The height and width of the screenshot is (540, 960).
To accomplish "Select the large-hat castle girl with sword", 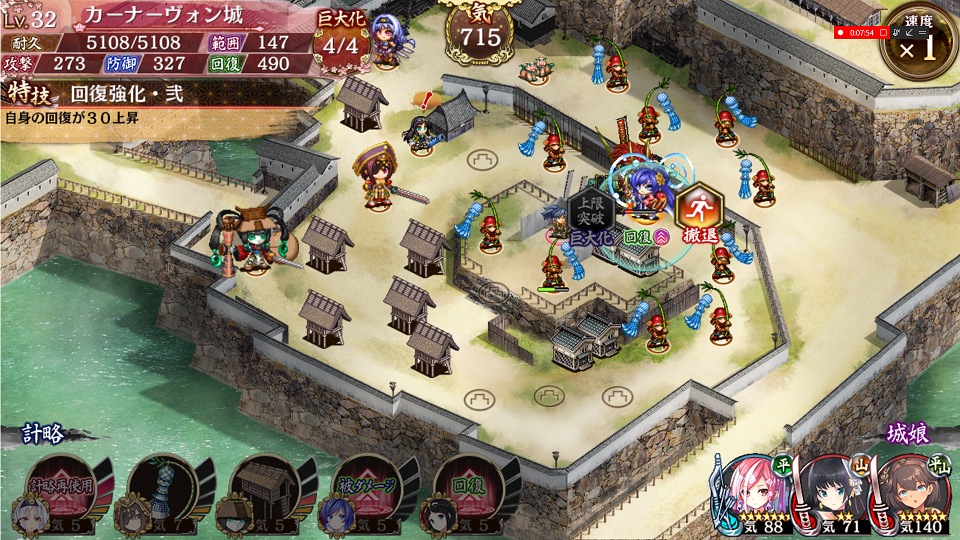I will (x=377, y=178).
